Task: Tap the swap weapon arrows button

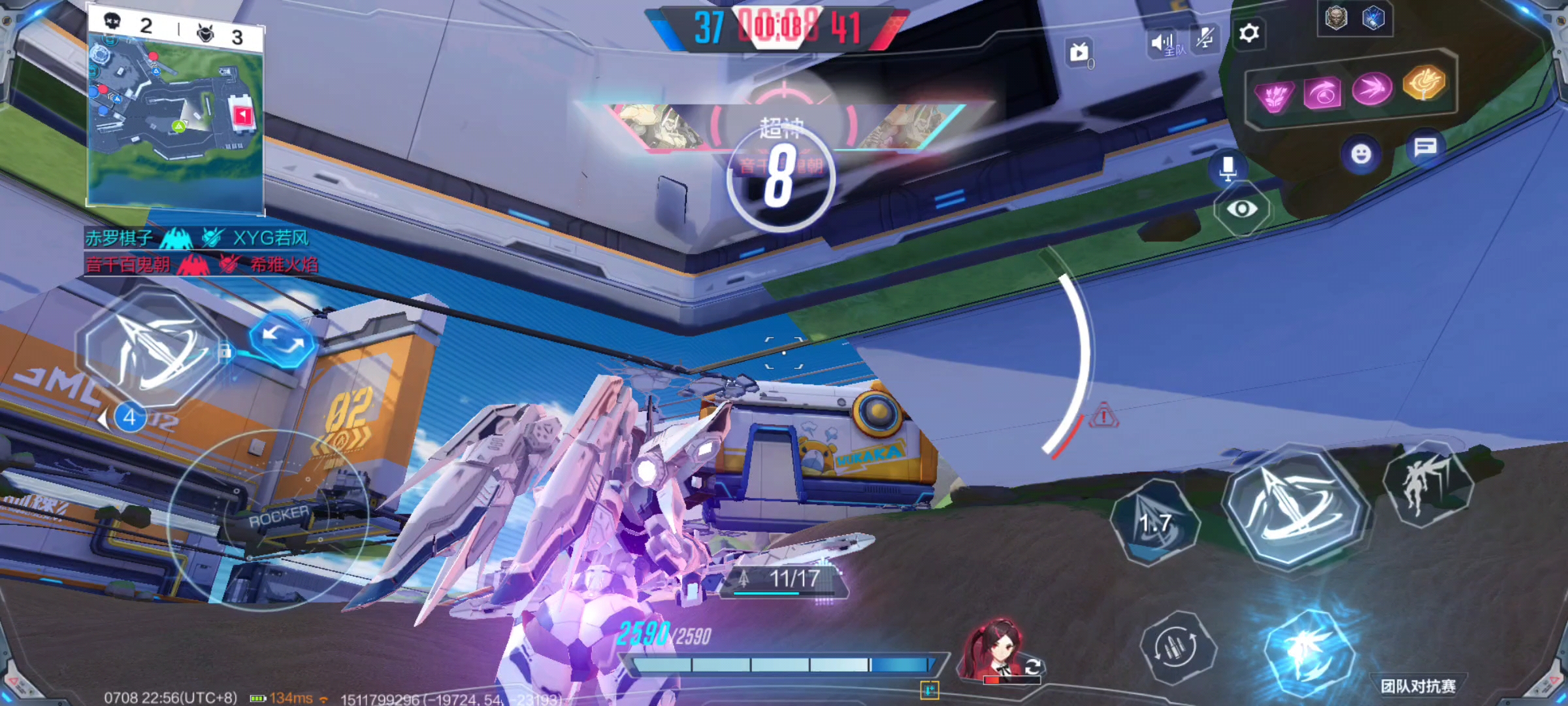Action: click(x=282, y=339)
